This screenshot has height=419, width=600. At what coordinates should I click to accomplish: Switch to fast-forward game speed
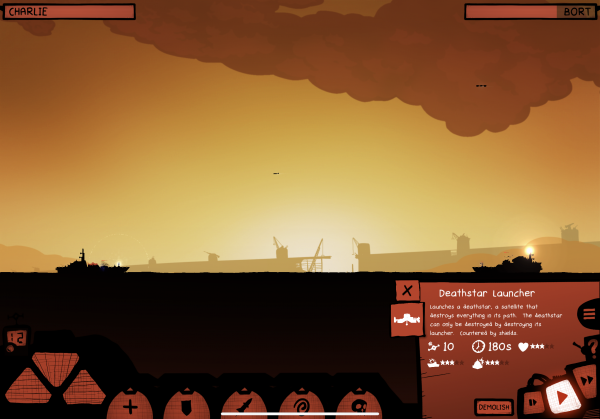point(589,382)
